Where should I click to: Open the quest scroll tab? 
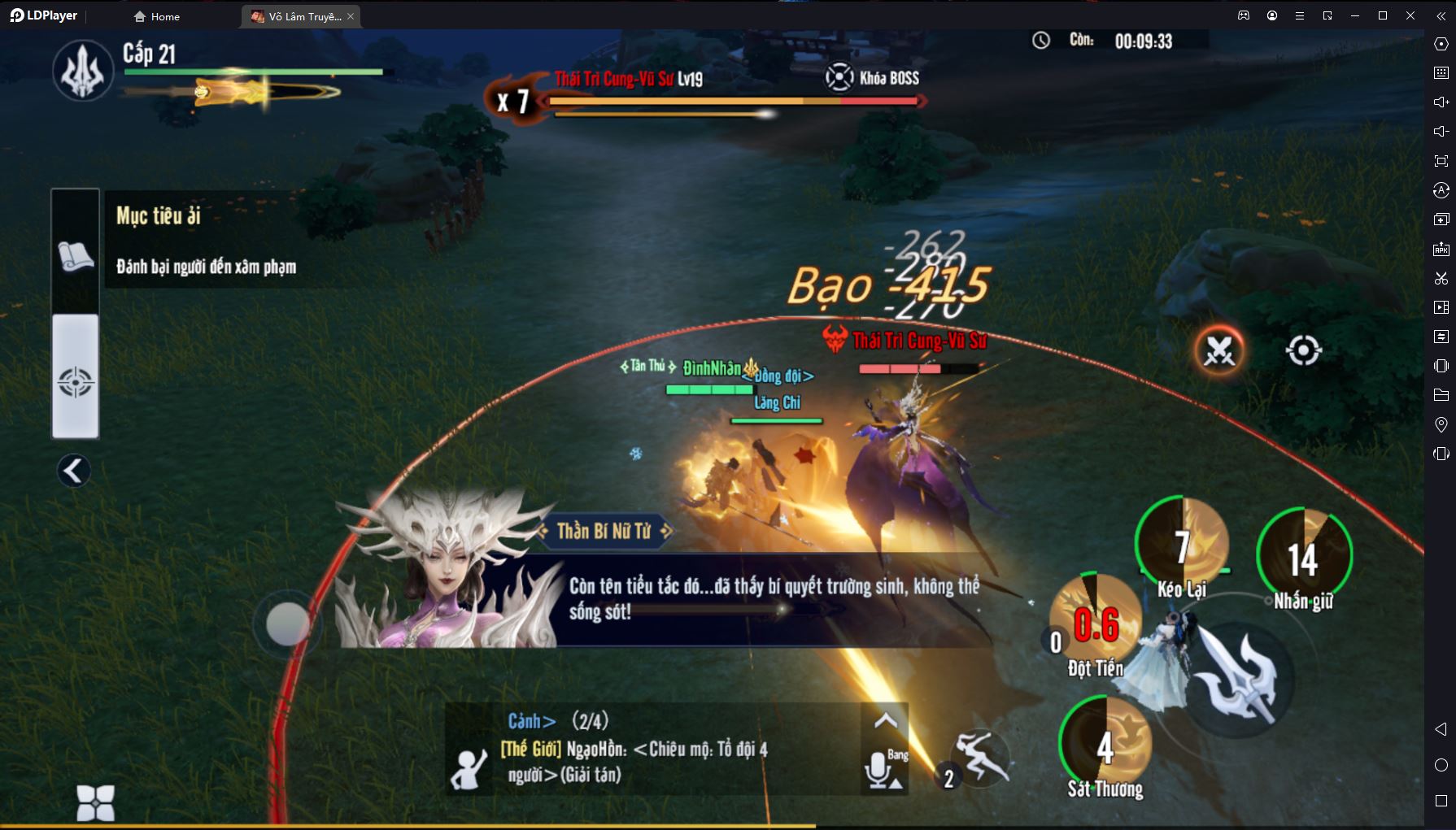click(x=76, y=255)
